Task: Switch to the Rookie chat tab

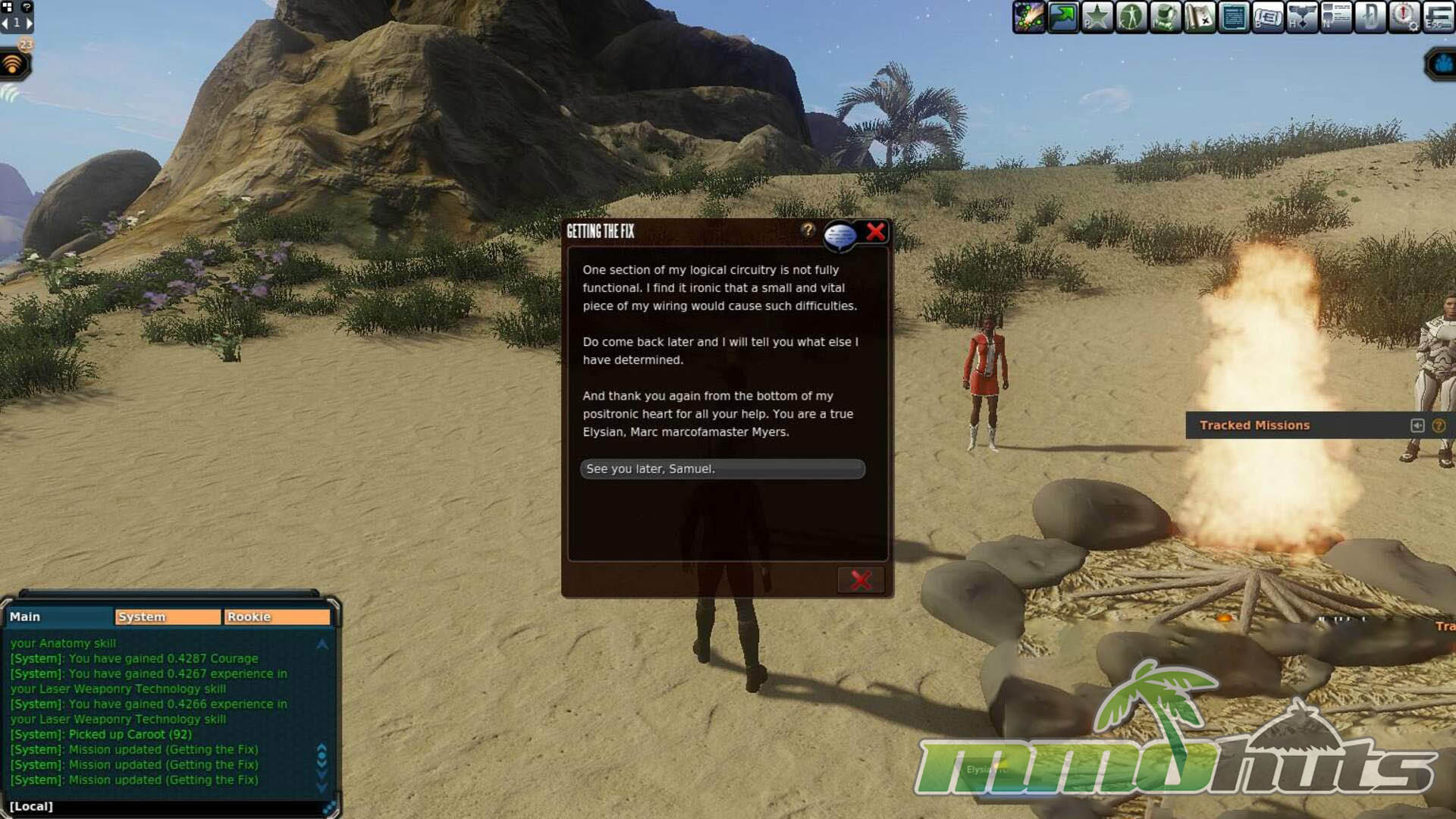Action: pos(277,617)
